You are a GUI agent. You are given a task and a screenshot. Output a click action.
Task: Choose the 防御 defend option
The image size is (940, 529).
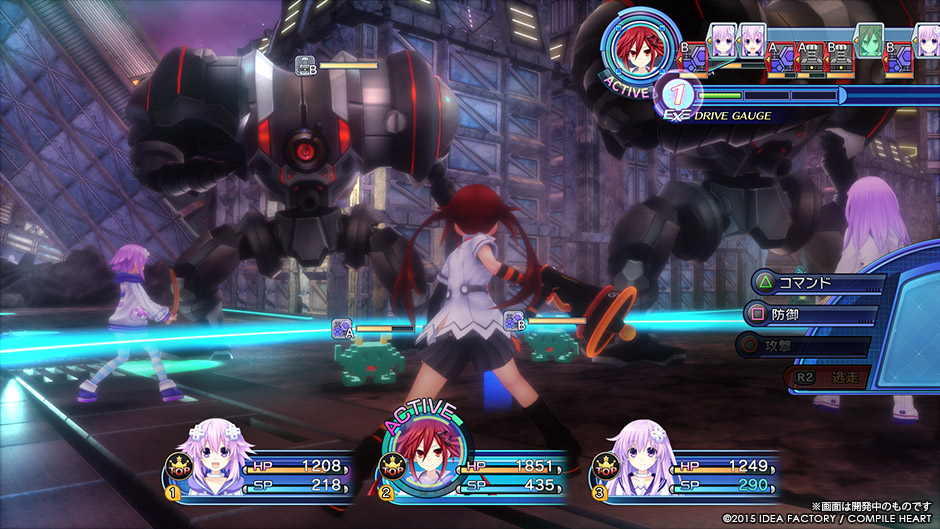pos(810,315)
